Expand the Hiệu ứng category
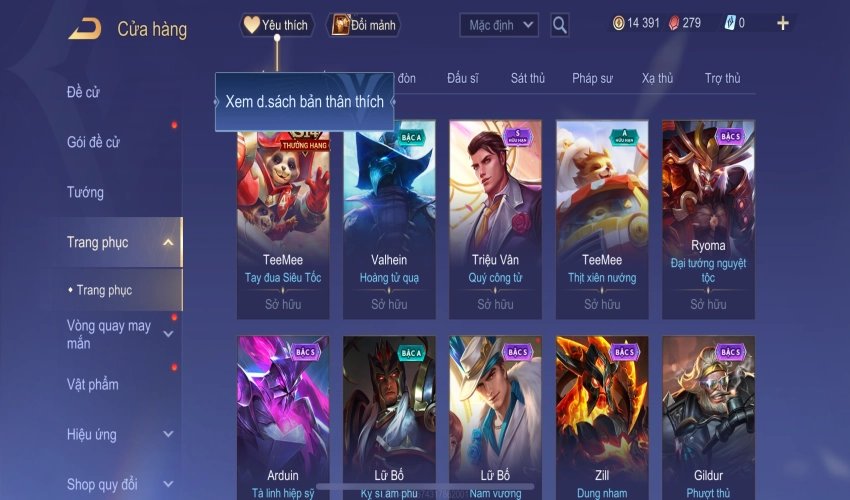Screen dimensions: 850x500 [x=168, y=435]
